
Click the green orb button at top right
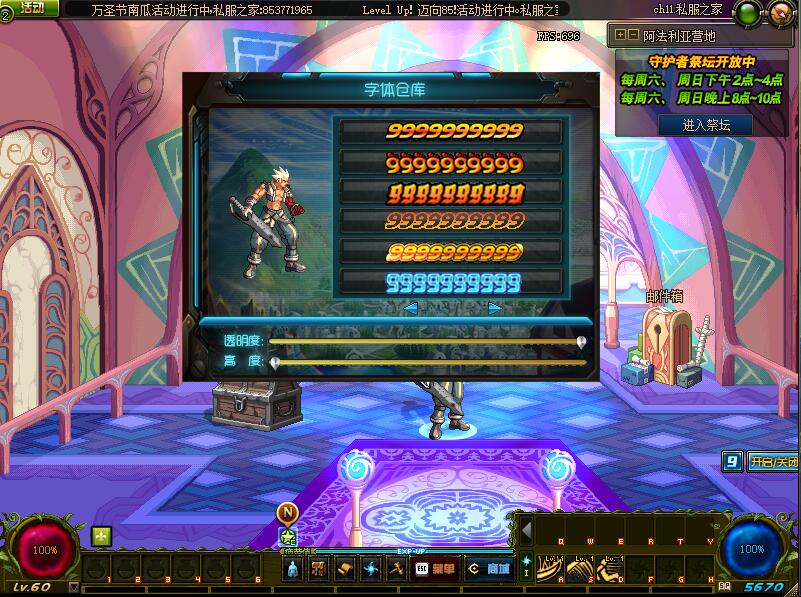(x=747, y=13)
